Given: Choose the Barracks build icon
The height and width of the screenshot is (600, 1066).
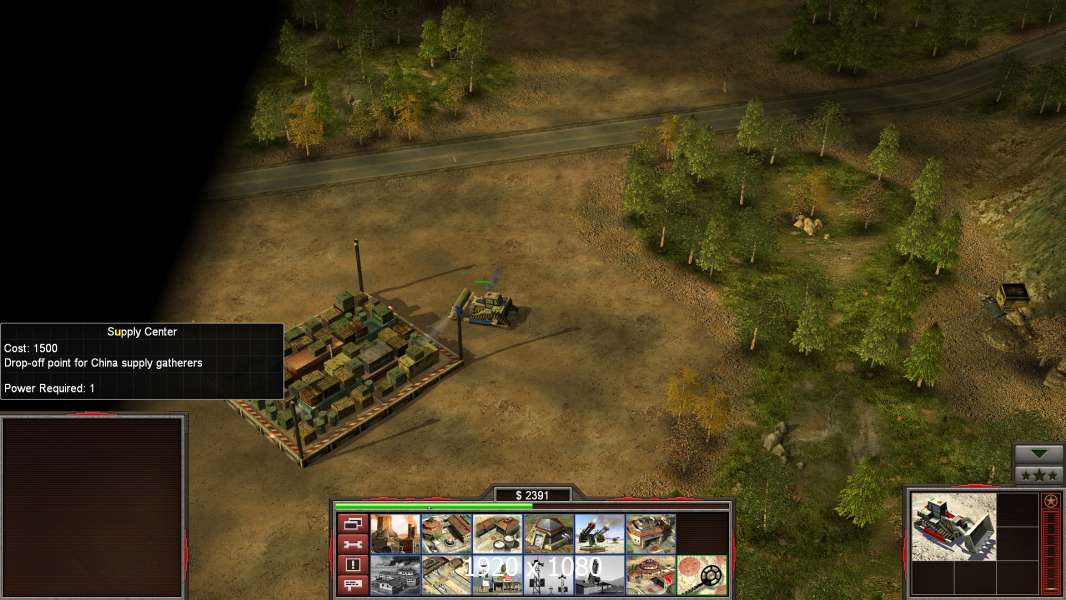Looking at the screenshot, I should (446, 534).
